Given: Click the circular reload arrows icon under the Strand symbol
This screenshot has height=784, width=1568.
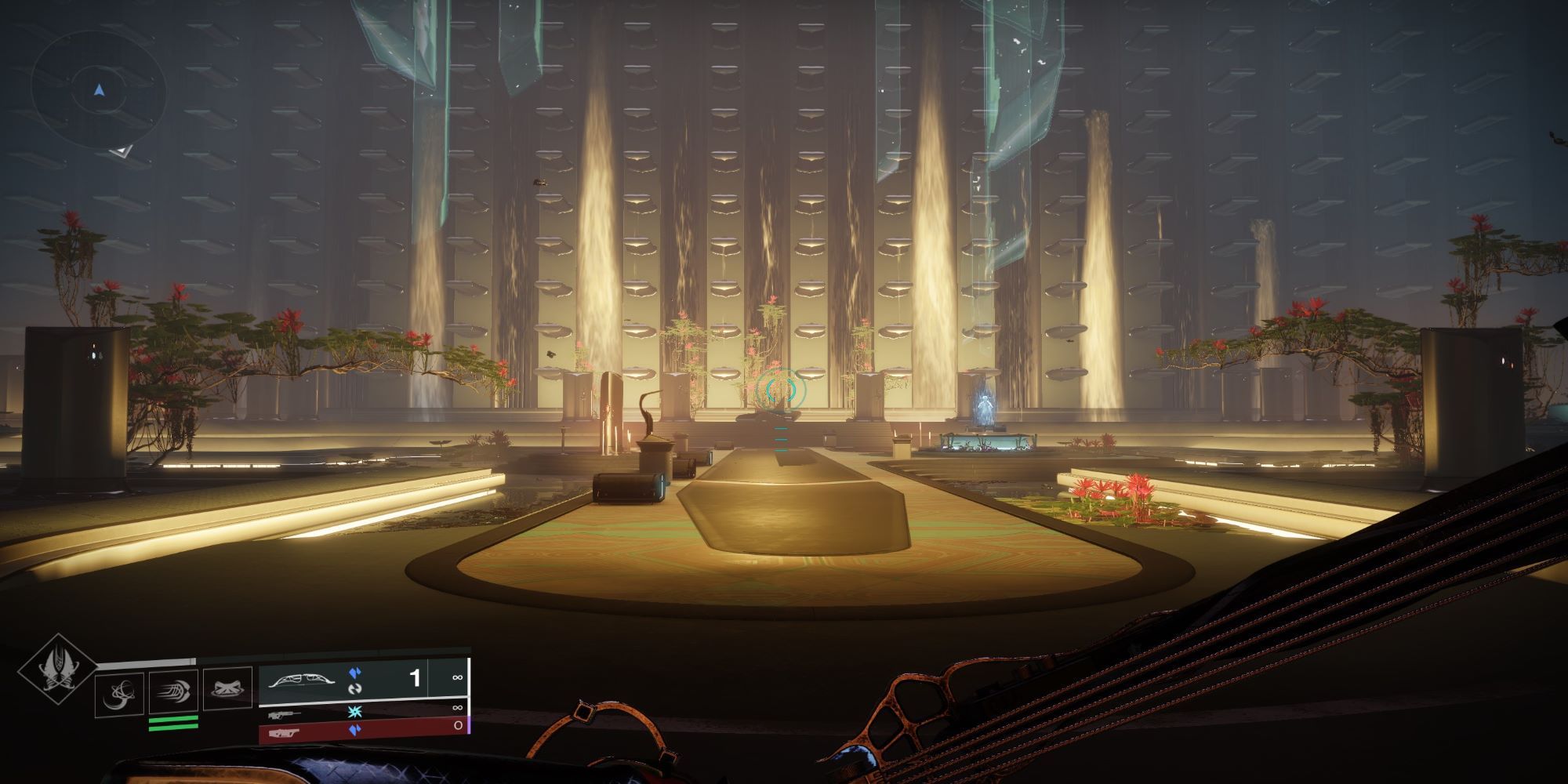Looking at the screenshot, I should click(357, 690).
